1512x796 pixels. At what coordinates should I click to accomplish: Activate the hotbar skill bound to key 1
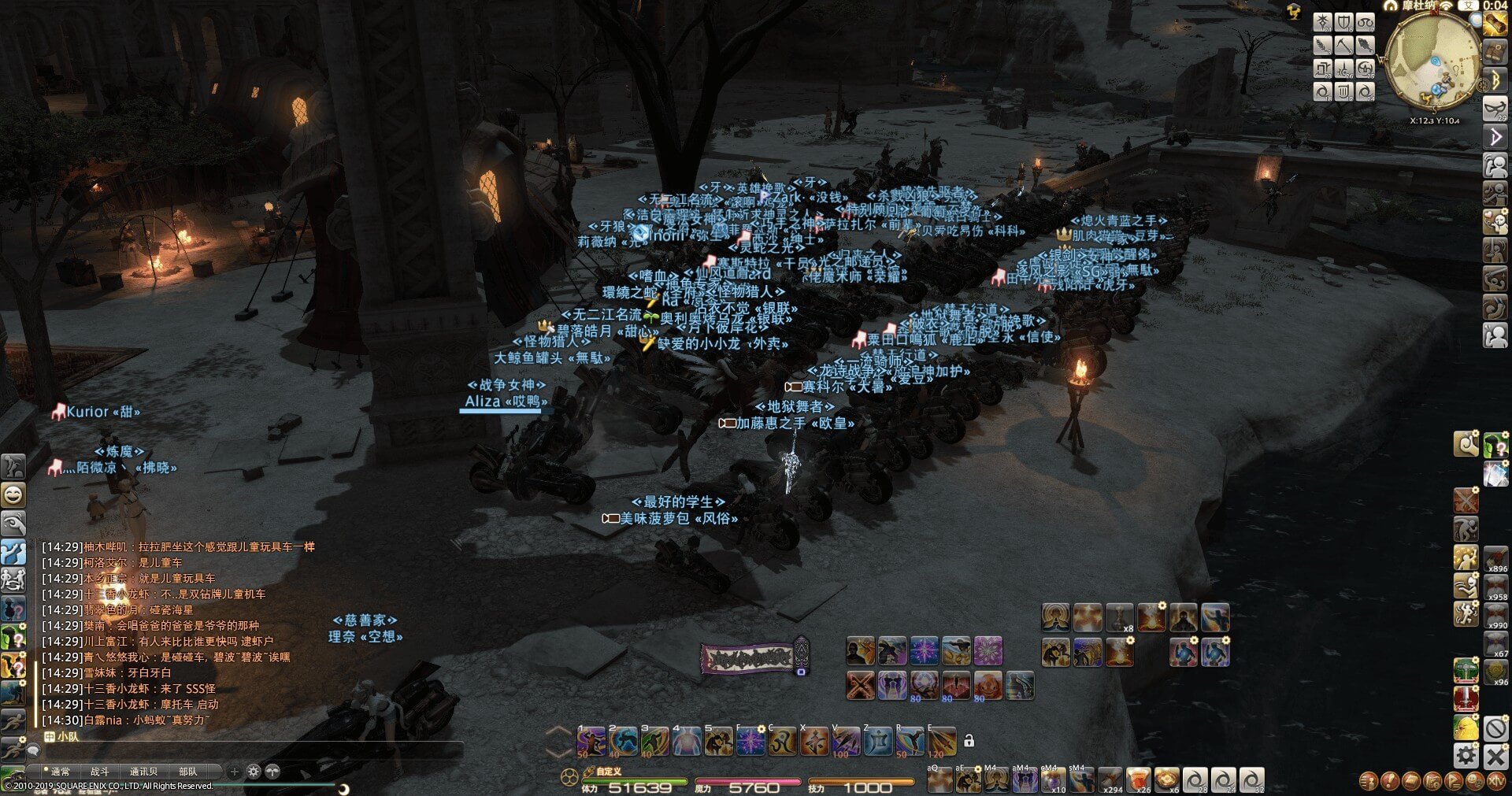point(591,742)
